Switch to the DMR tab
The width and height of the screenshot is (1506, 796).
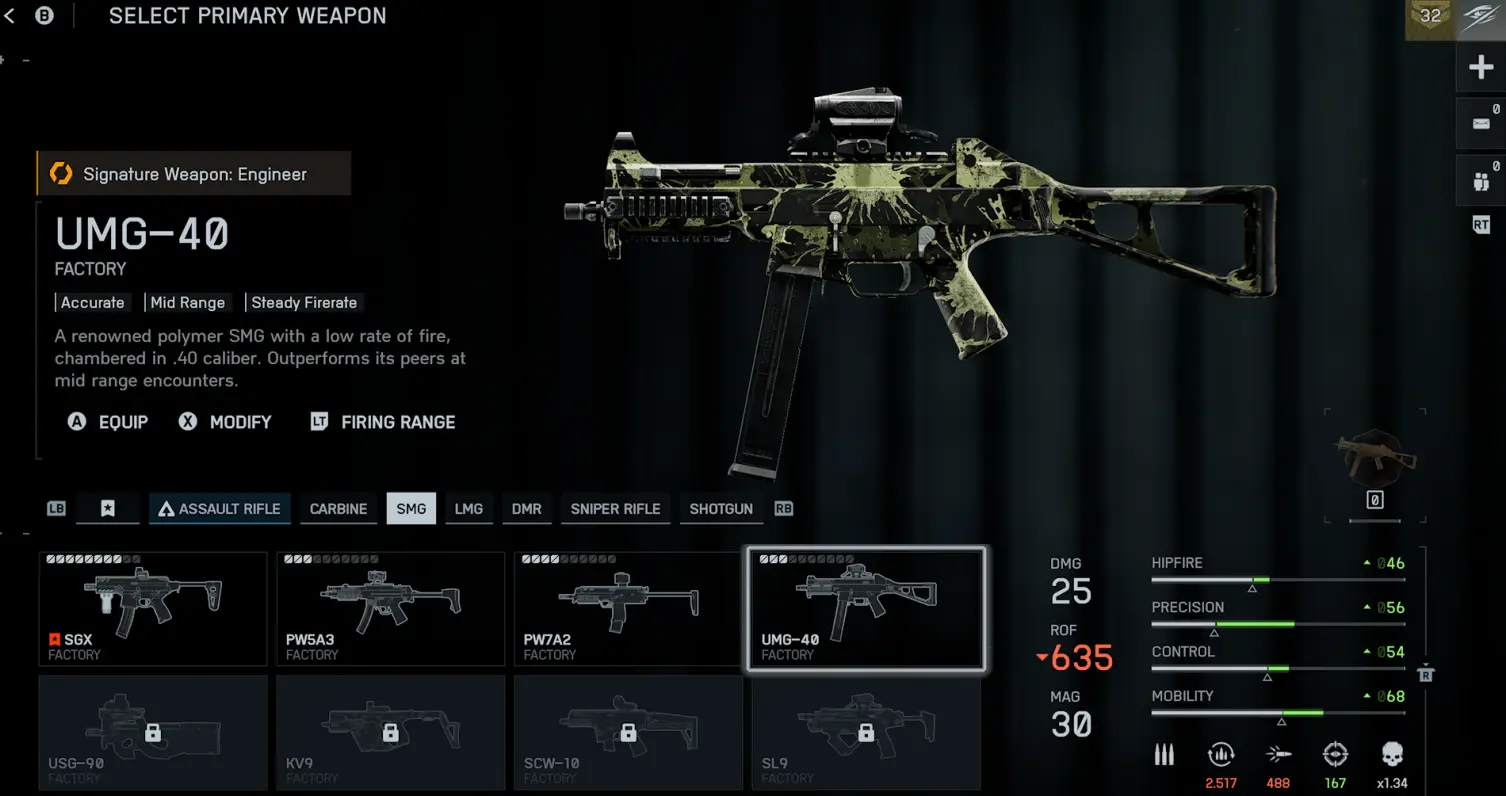(x=527, y=509)
